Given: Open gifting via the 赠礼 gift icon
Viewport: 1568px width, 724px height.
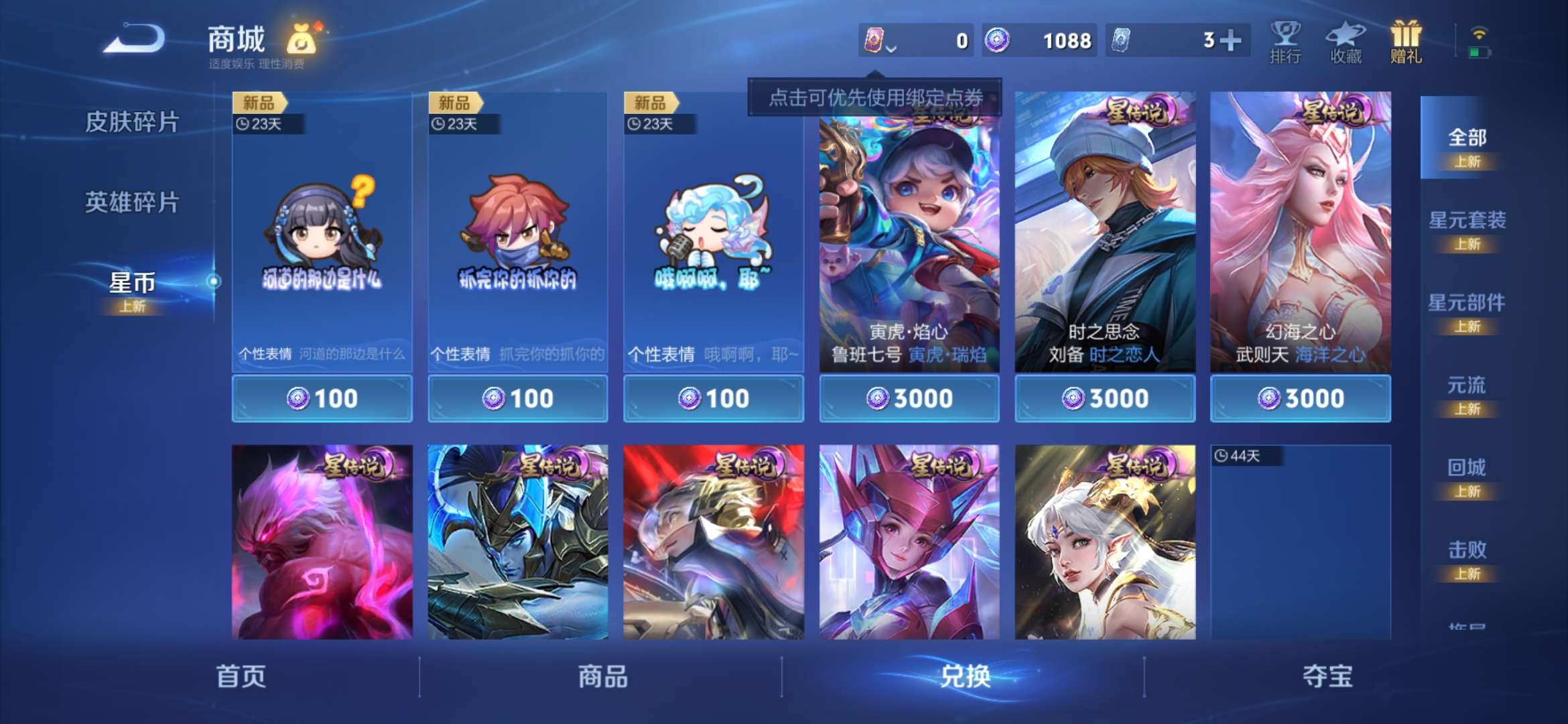Looking at the screenshot, I should [x=1404, y=42].
